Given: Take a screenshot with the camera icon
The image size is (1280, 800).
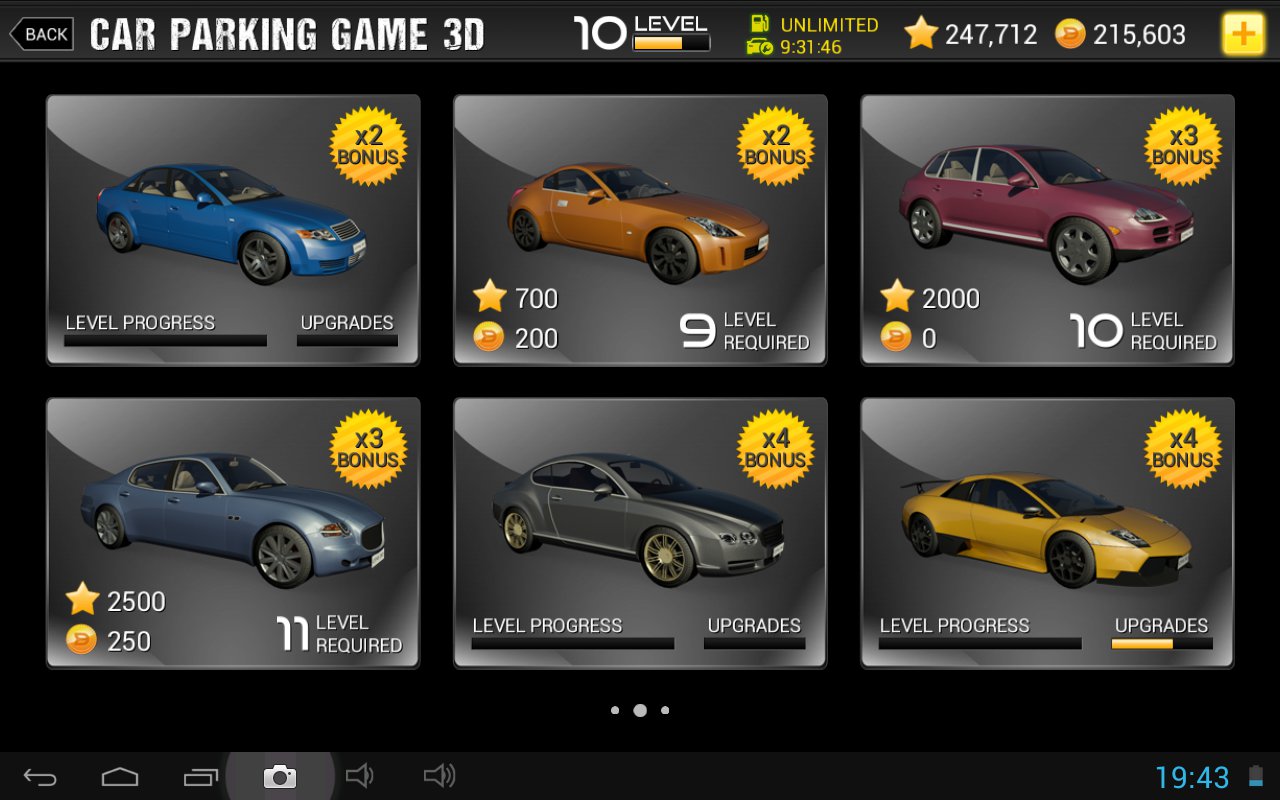Looking at the screenshot, I should 280,776.
